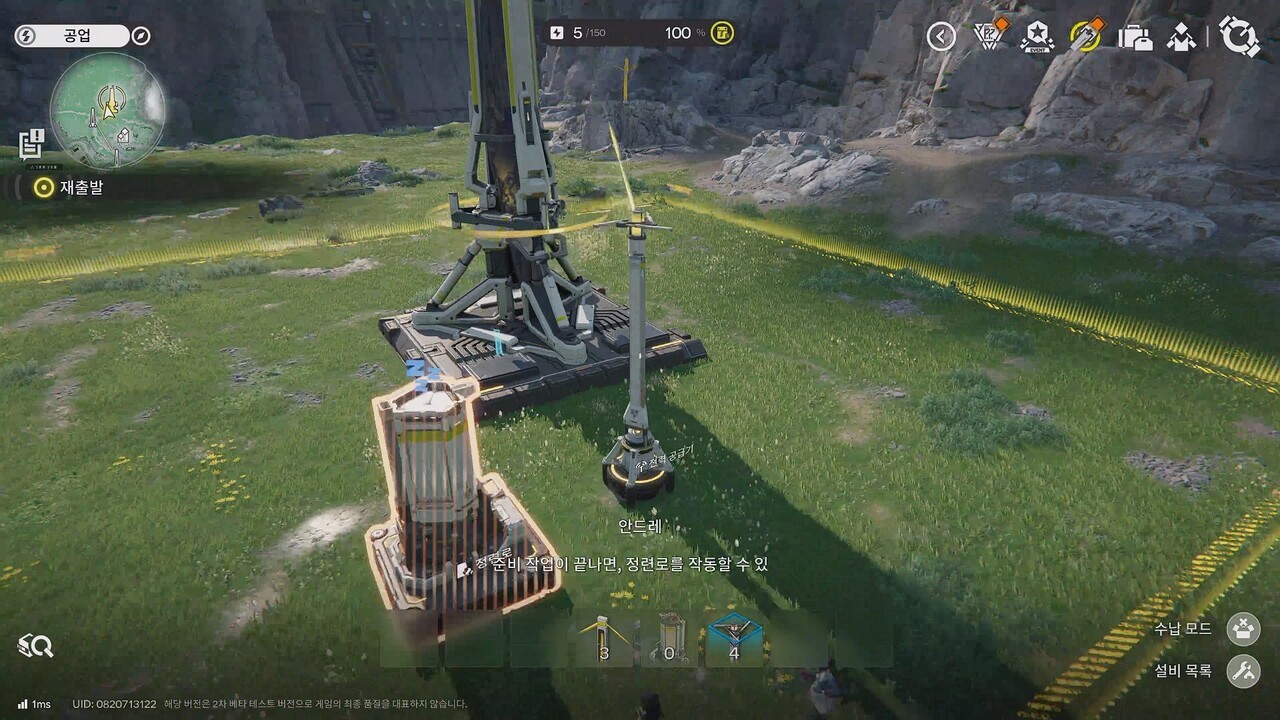Select the refinery hotbar slot showing 0
1280x720 pixels.
pyautogui.click(x=669, y=638)
